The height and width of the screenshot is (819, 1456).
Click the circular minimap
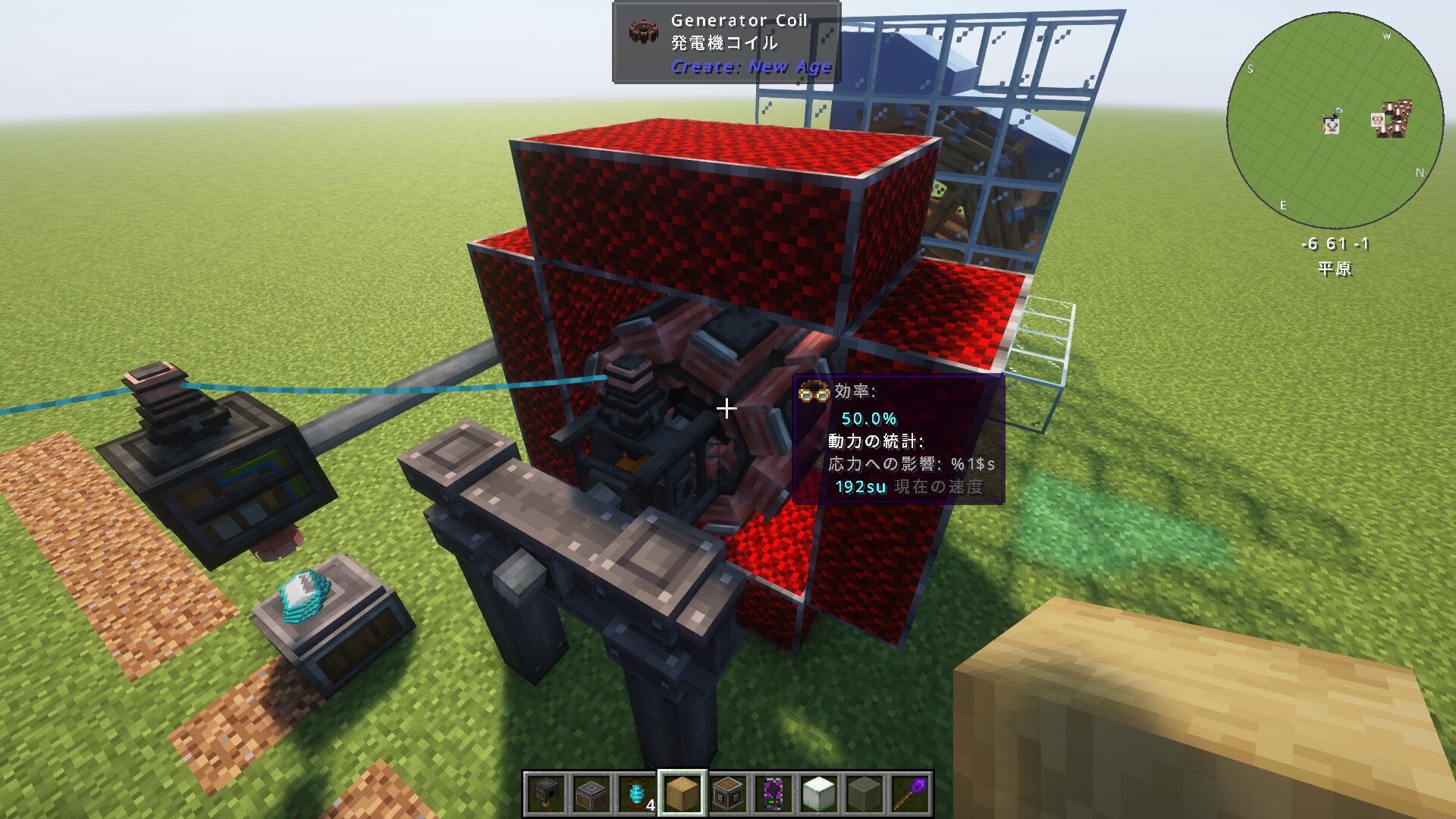(x=1335, y=120)
